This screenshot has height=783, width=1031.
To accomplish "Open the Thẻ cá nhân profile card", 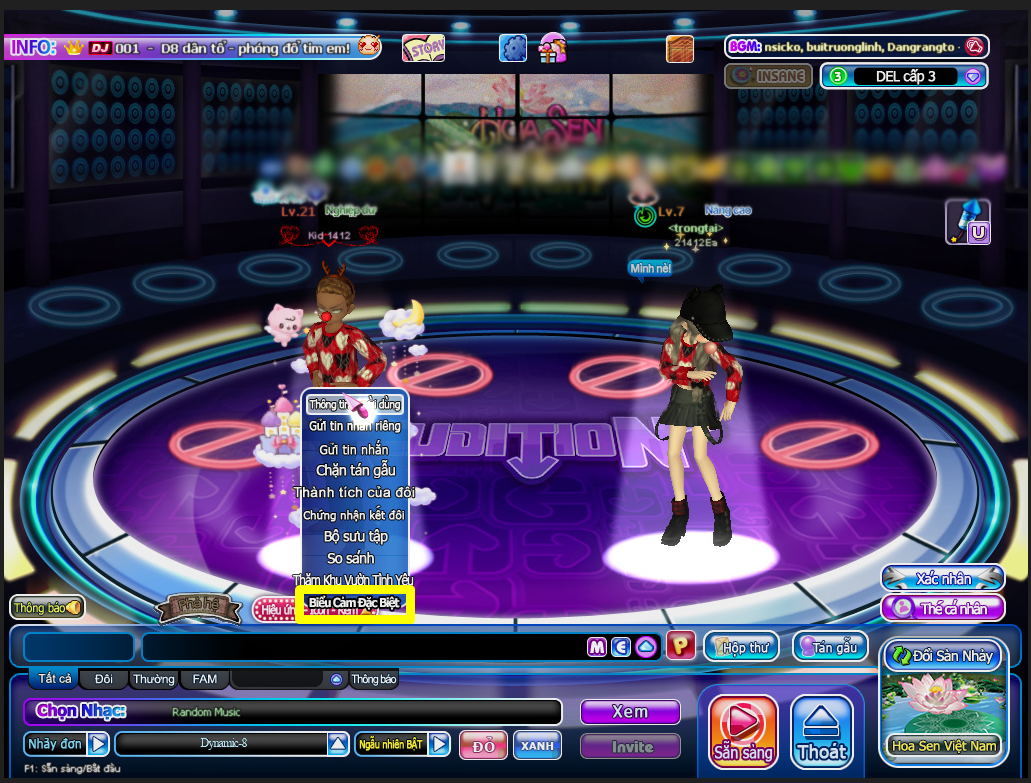I will click(x=942, y=608).
